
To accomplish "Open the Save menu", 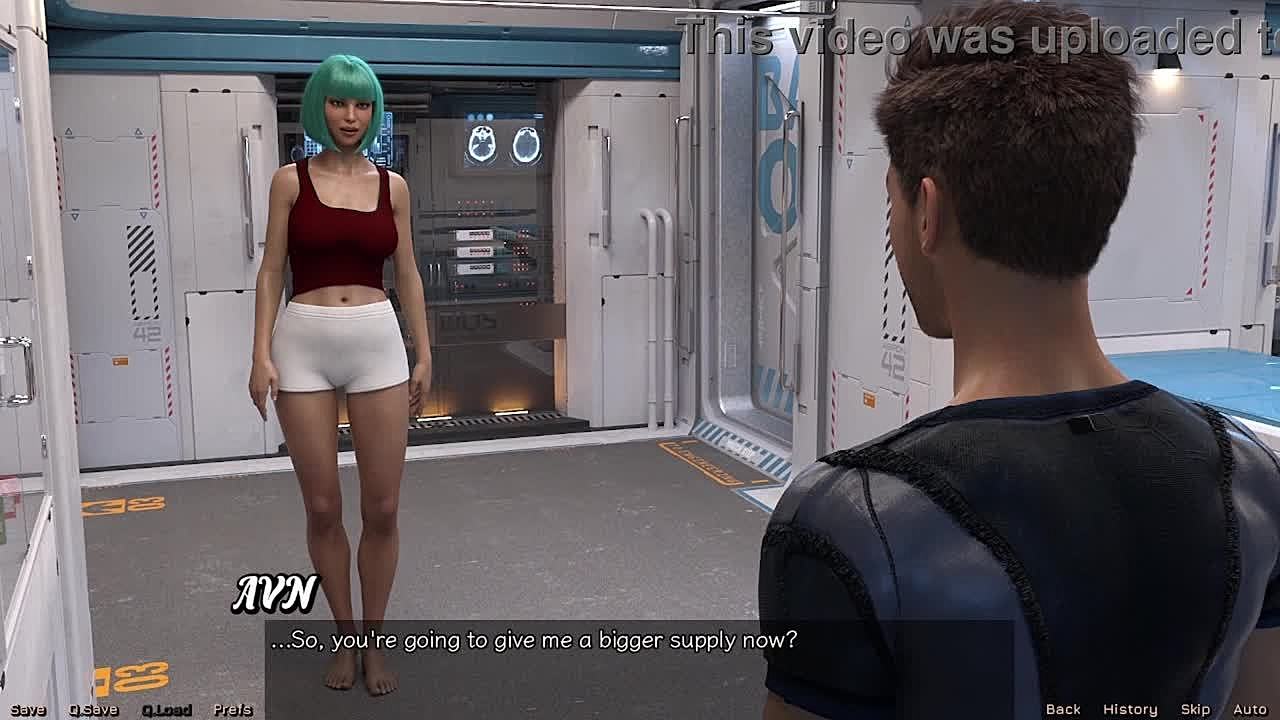I will pos(28,710).
